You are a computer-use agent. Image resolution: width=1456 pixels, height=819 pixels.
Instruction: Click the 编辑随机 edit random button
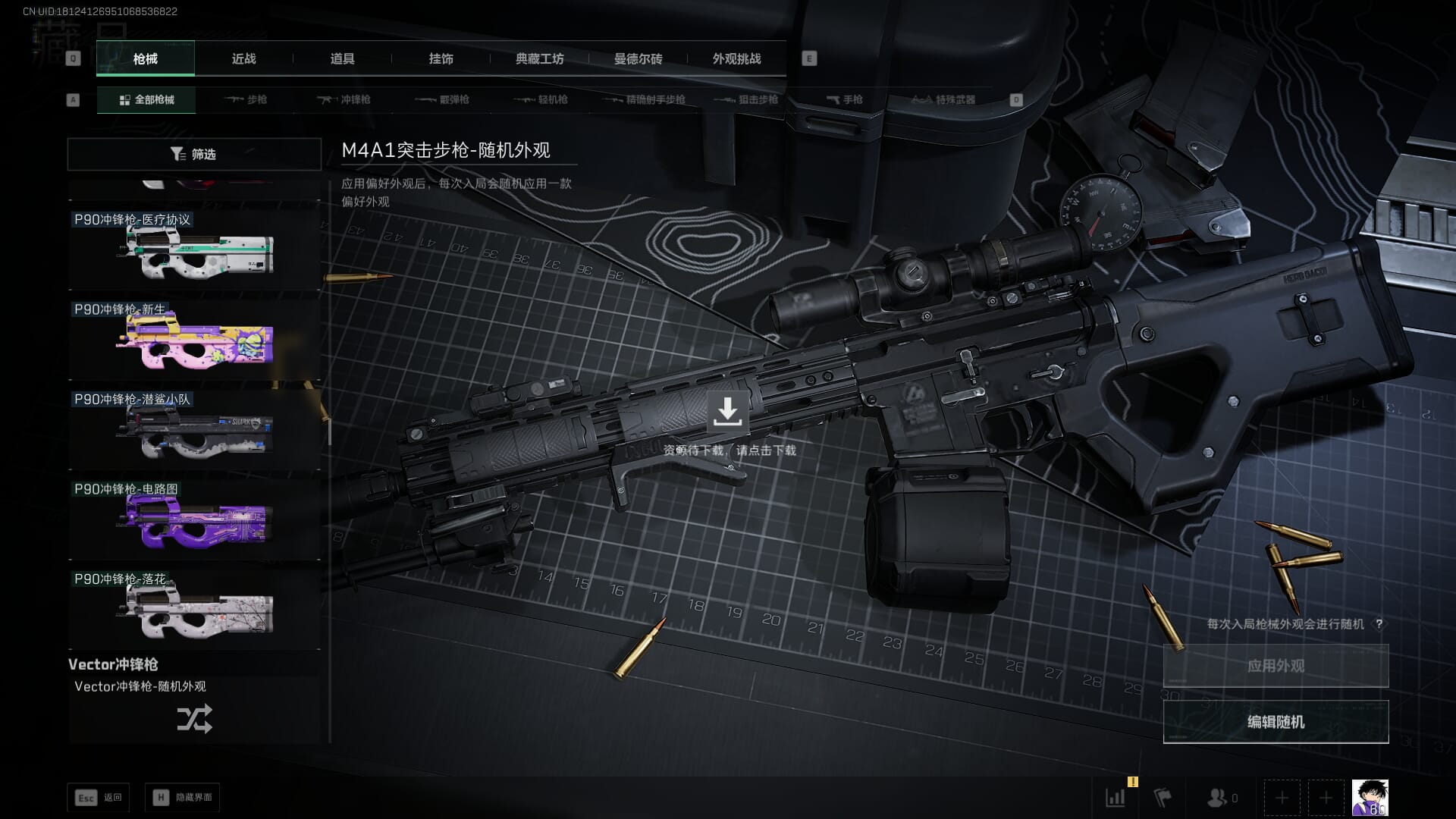1276,722
